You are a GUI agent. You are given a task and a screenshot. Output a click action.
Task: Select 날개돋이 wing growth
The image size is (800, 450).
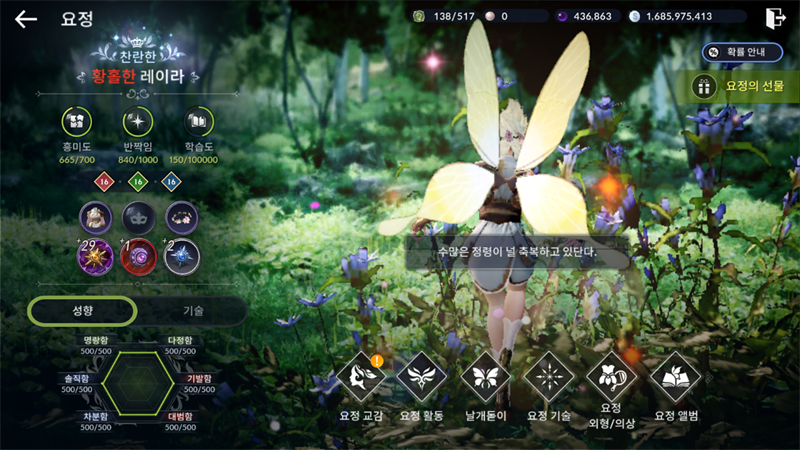(x=484, y=378)
